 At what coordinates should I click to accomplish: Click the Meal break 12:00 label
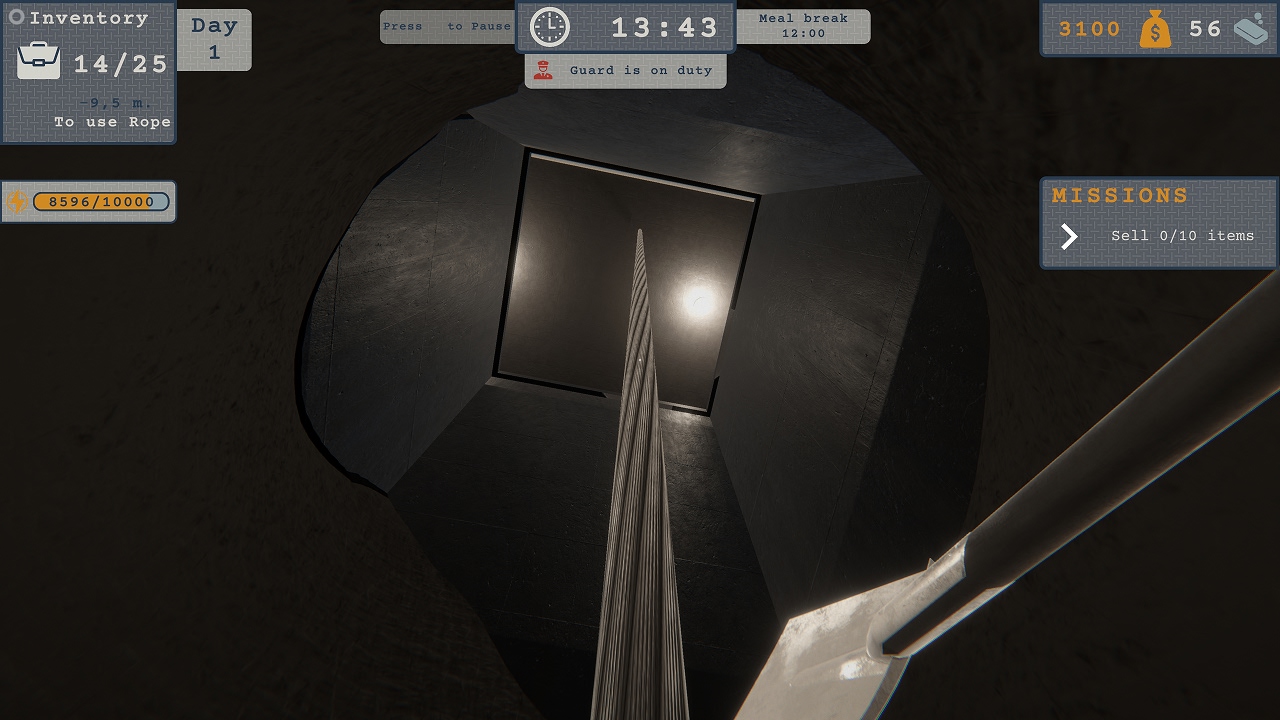coord(803,26)
